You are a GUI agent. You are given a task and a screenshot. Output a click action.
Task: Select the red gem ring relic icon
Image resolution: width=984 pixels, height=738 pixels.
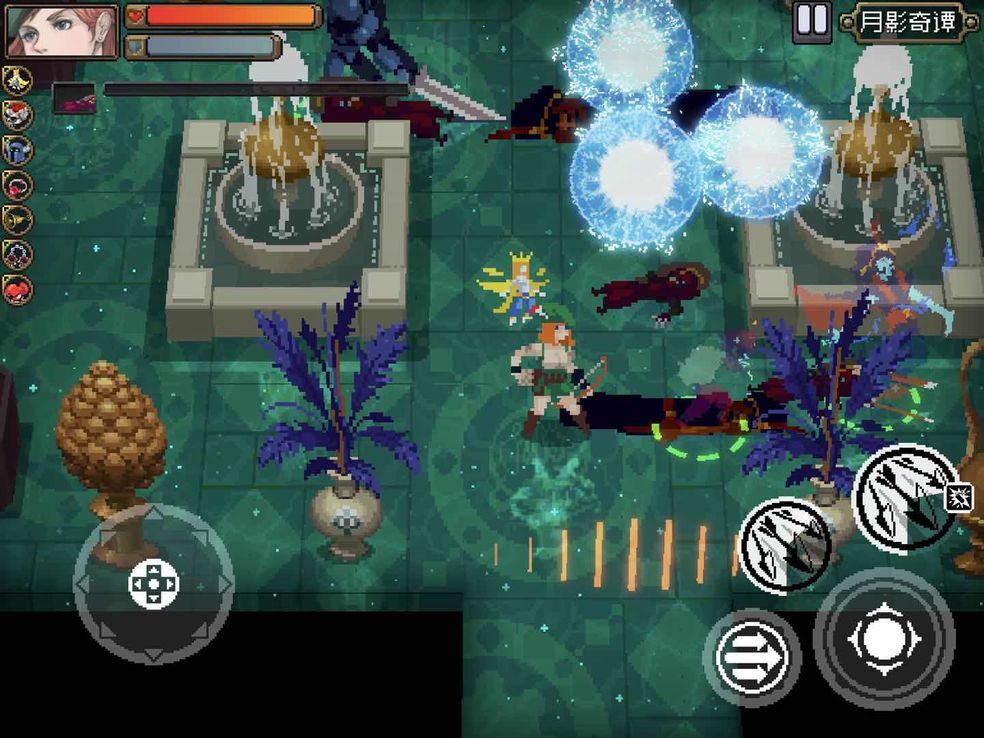(x=18, y=185)
